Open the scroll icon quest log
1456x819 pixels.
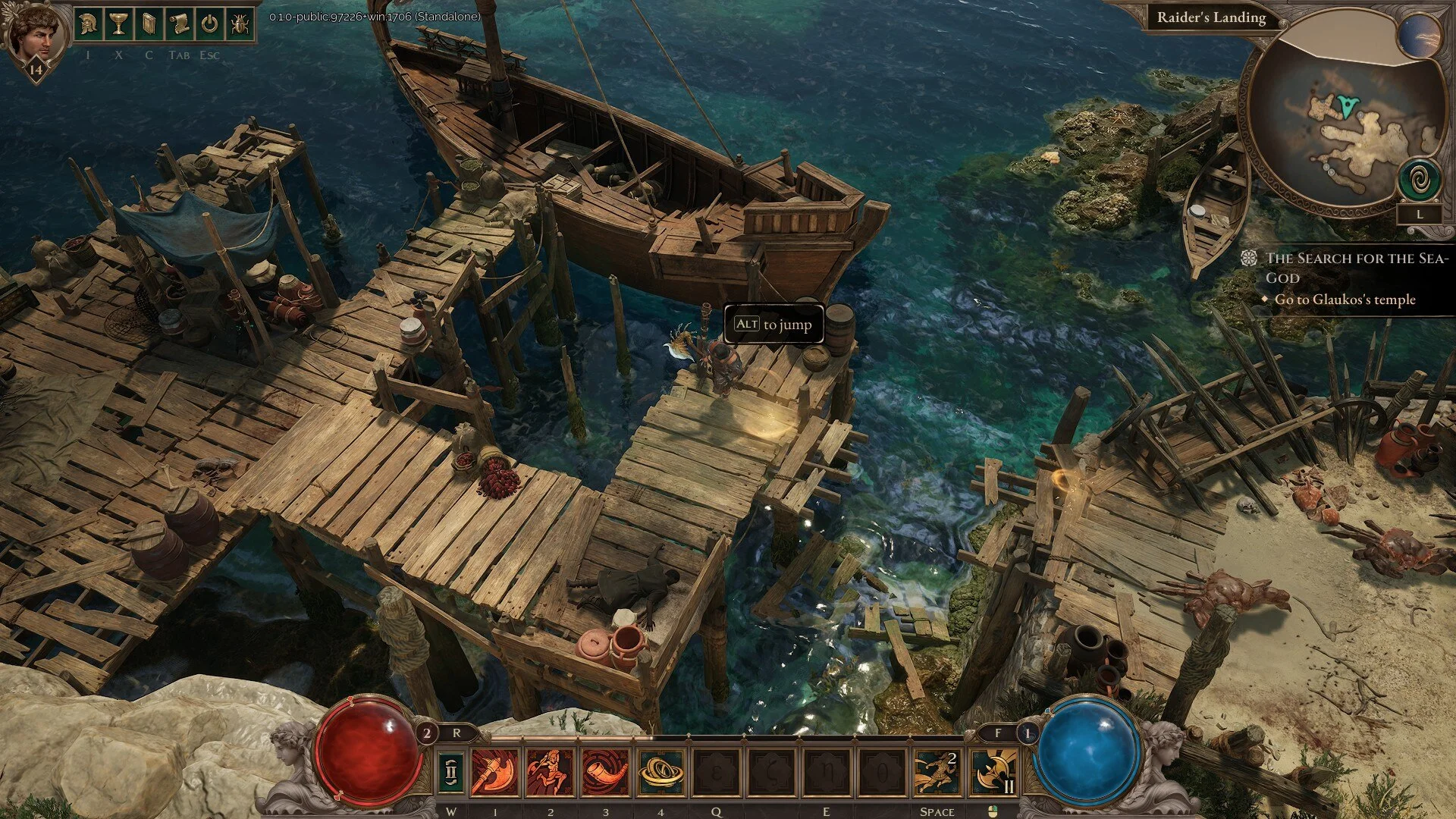tap(179, 24)
